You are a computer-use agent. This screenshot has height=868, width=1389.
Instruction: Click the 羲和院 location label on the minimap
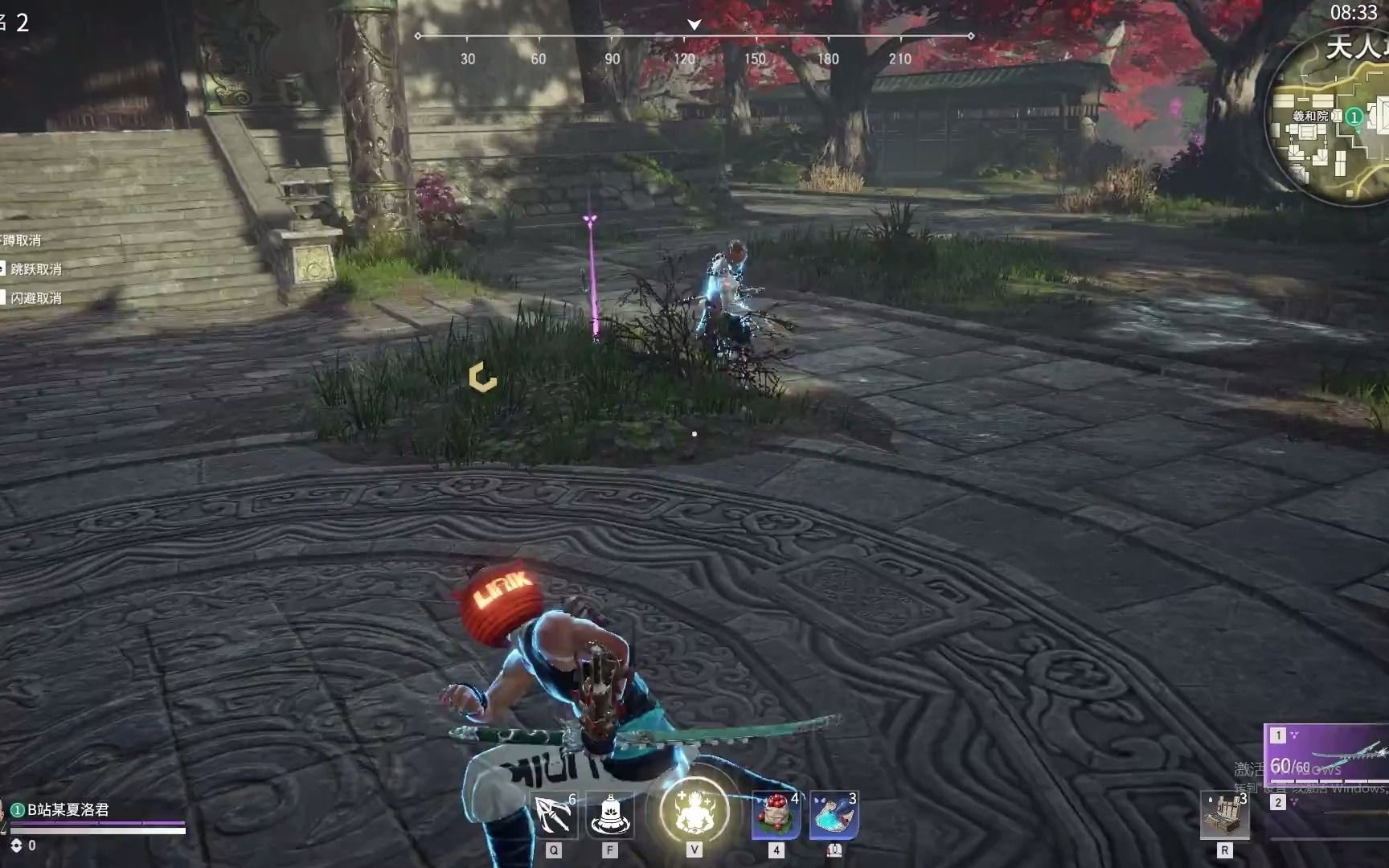[1311, 117]
